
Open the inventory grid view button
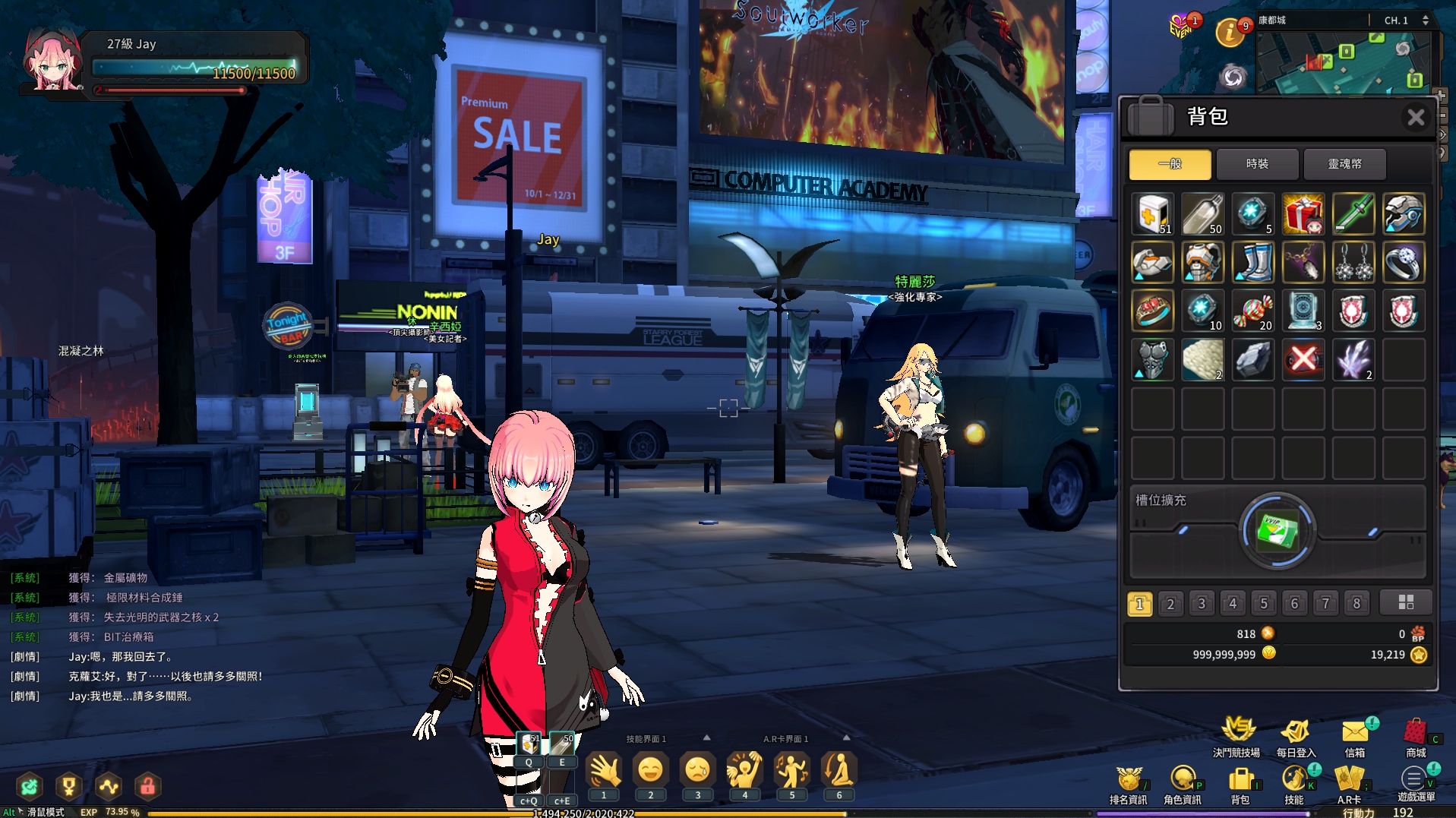click(1406, 602)
